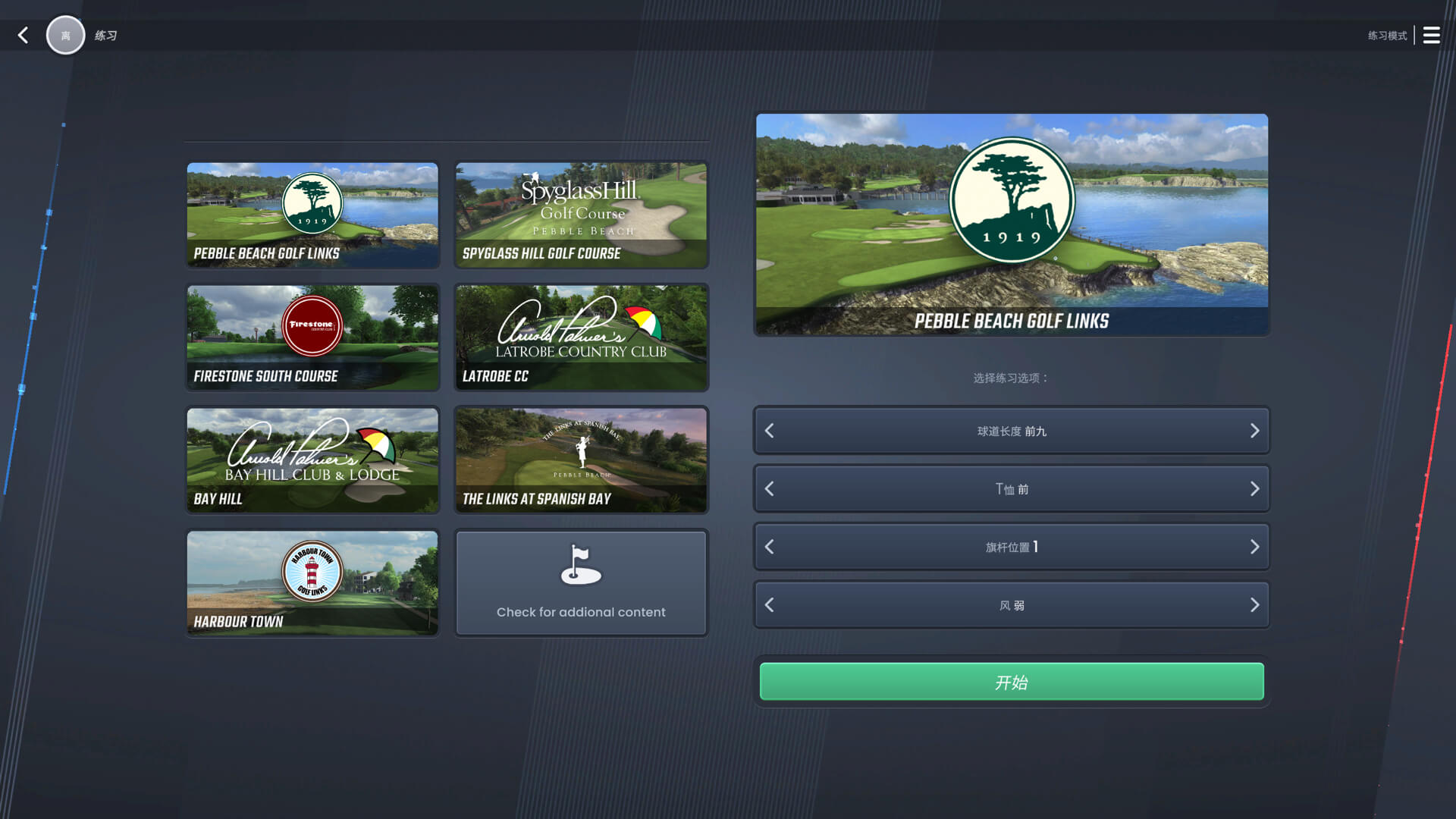
Task: Advance 旗杆位置 with right chevron
Action: [x=1254, y=547]
